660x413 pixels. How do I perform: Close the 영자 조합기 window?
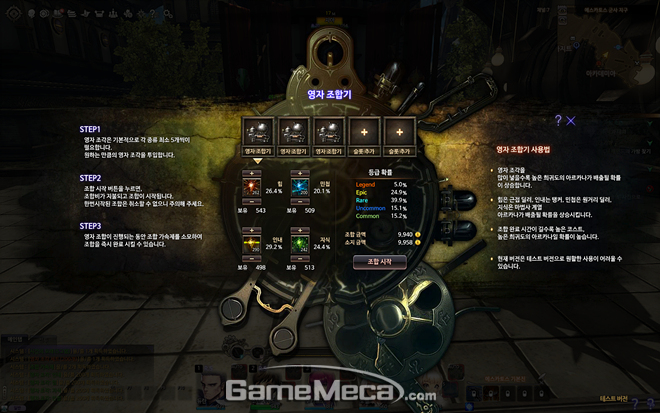coord(571,121)
